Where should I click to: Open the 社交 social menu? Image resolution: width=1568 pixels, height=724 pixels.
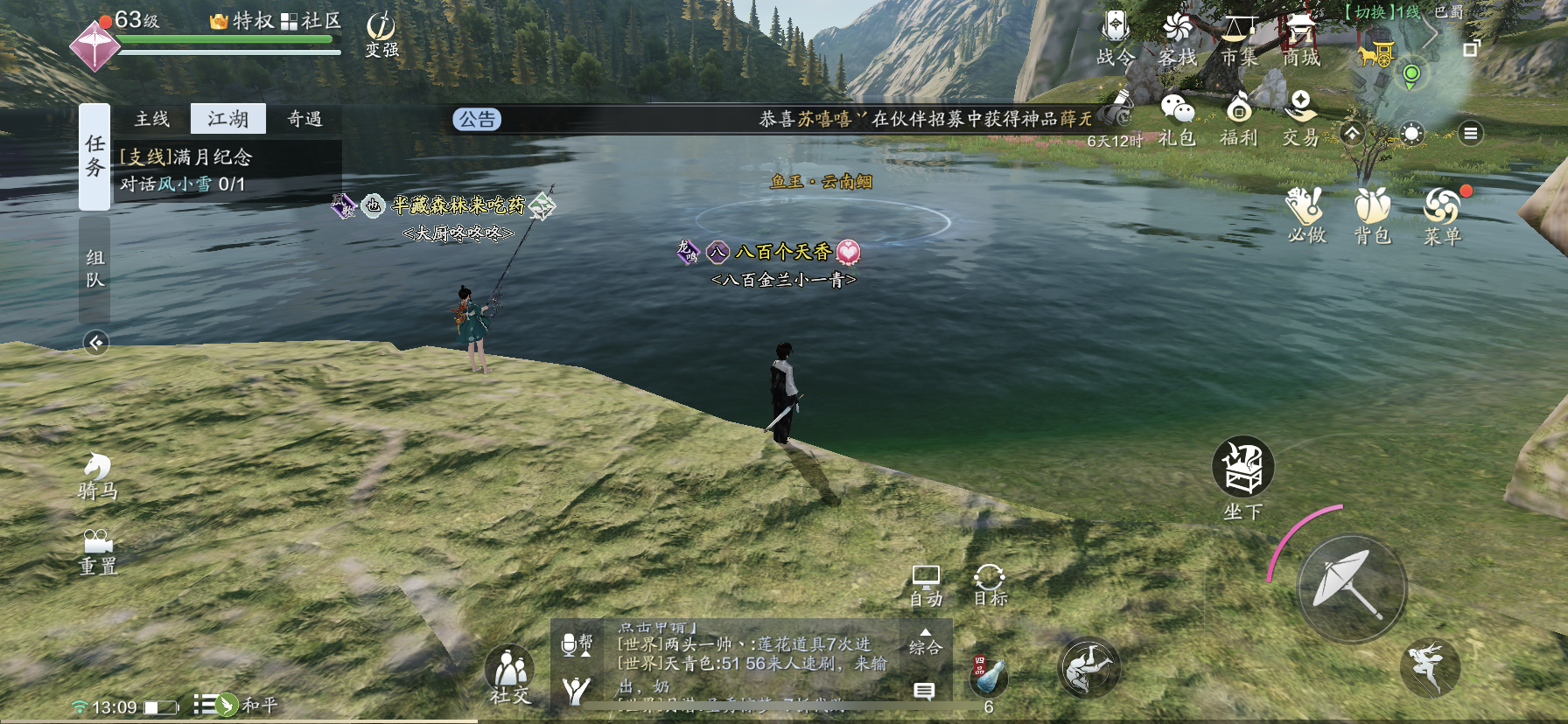coord(510,676)
